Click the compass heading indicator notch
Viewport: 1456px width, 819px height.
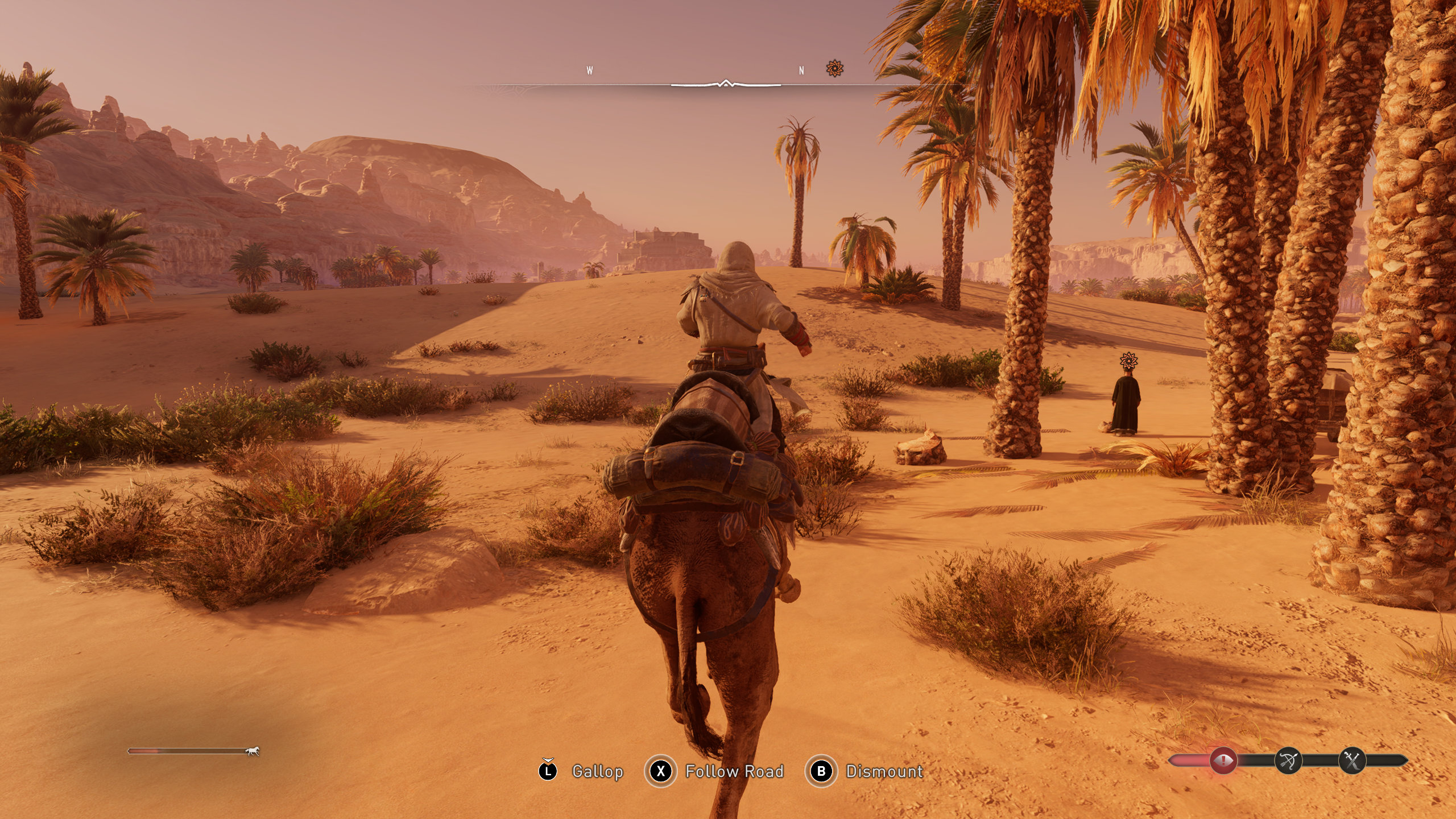[725, 84]
